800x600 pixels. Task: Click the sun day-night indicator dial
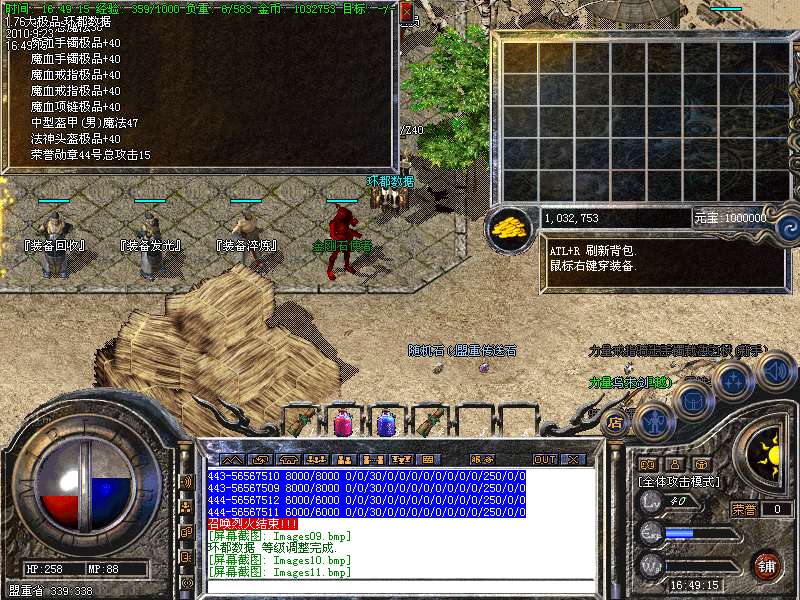click(770, 455)
